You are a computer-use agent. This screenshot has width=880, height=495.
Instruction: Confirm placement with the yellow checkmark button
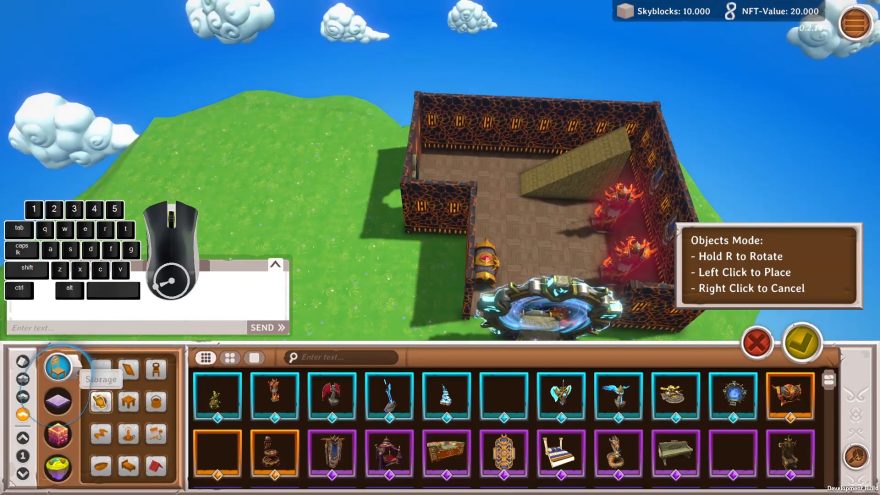click(x=802, y=343)
